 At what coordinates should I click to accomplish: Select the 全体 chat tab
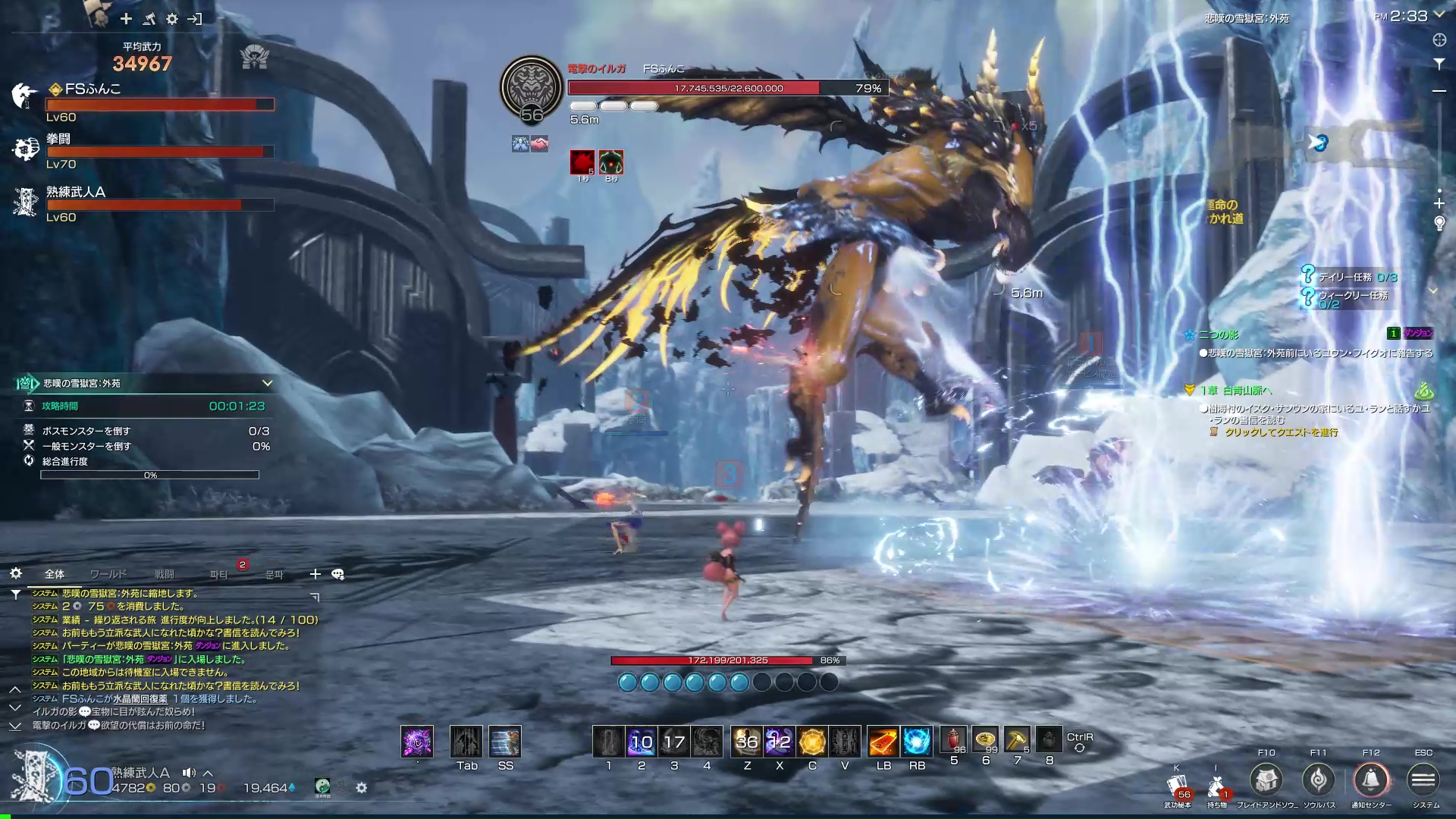[55, 574]
